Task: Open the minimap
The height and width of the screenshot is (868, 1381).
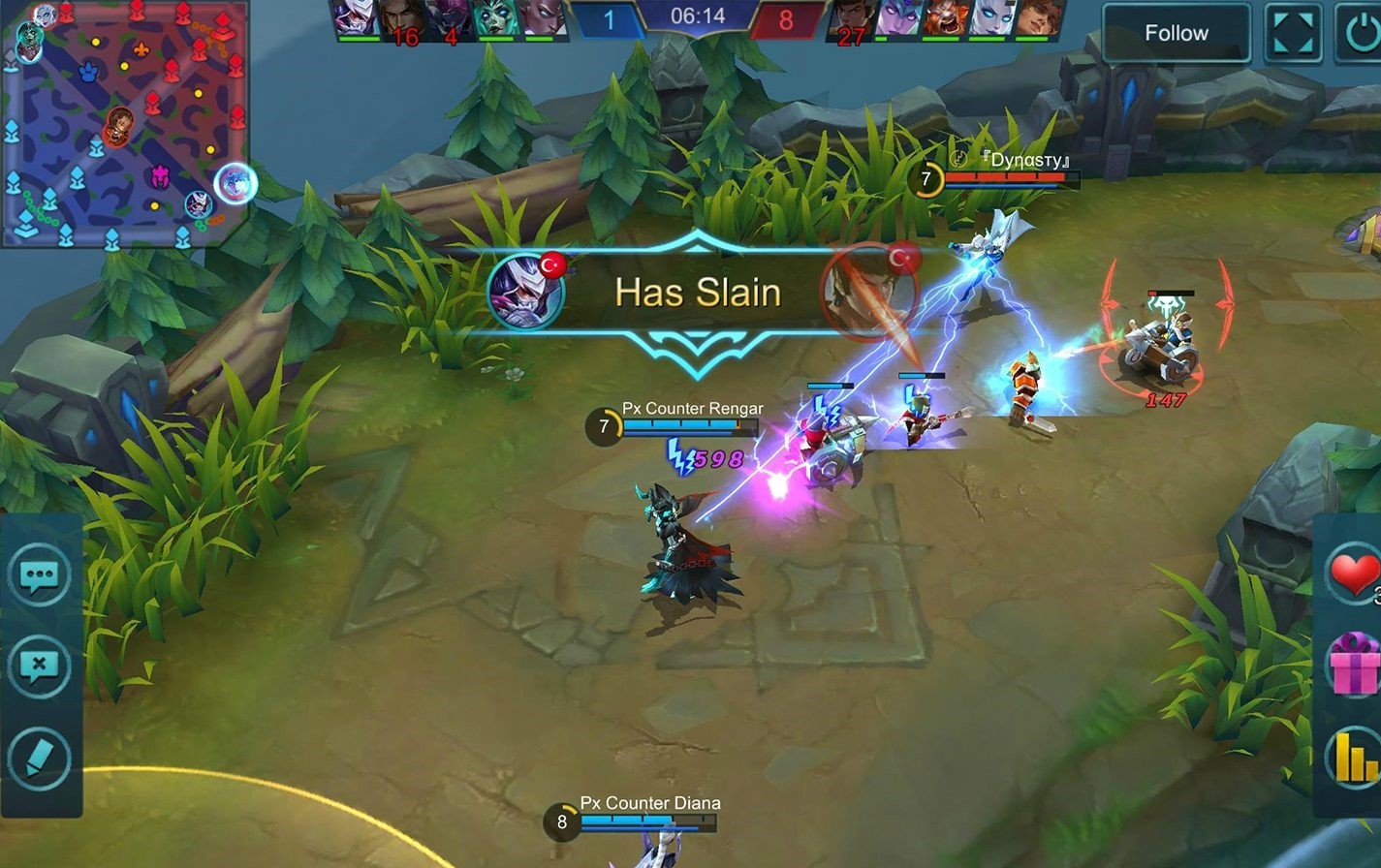Action: point(124,124)
